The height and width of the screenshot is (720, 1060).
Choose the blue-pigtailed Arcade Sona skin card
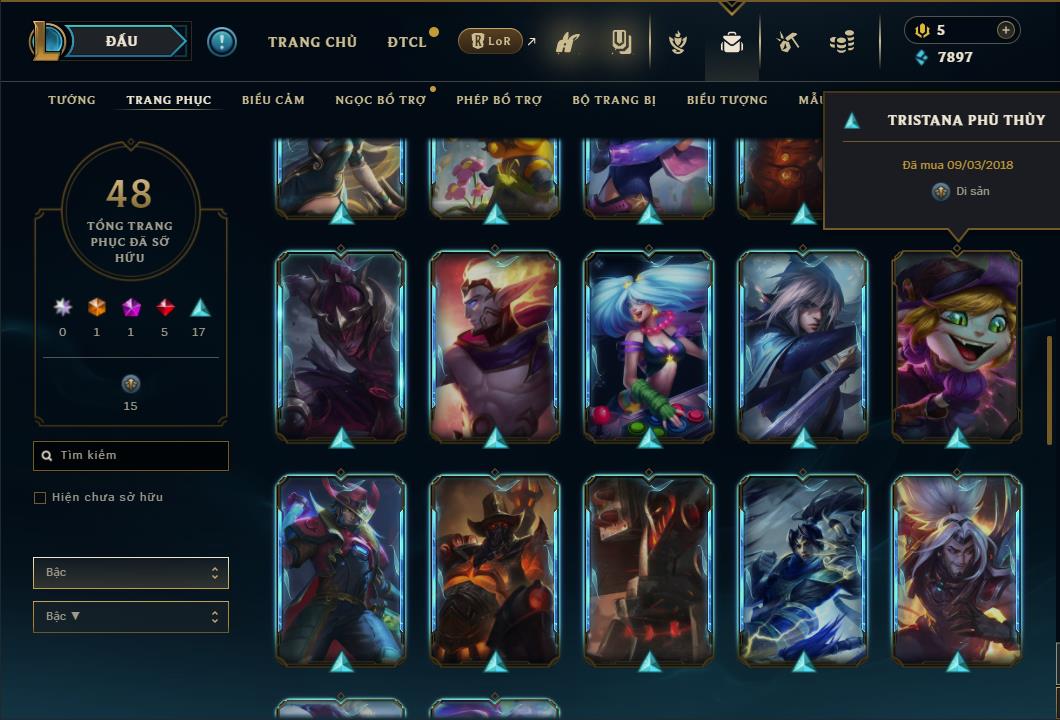pos(649,345)
